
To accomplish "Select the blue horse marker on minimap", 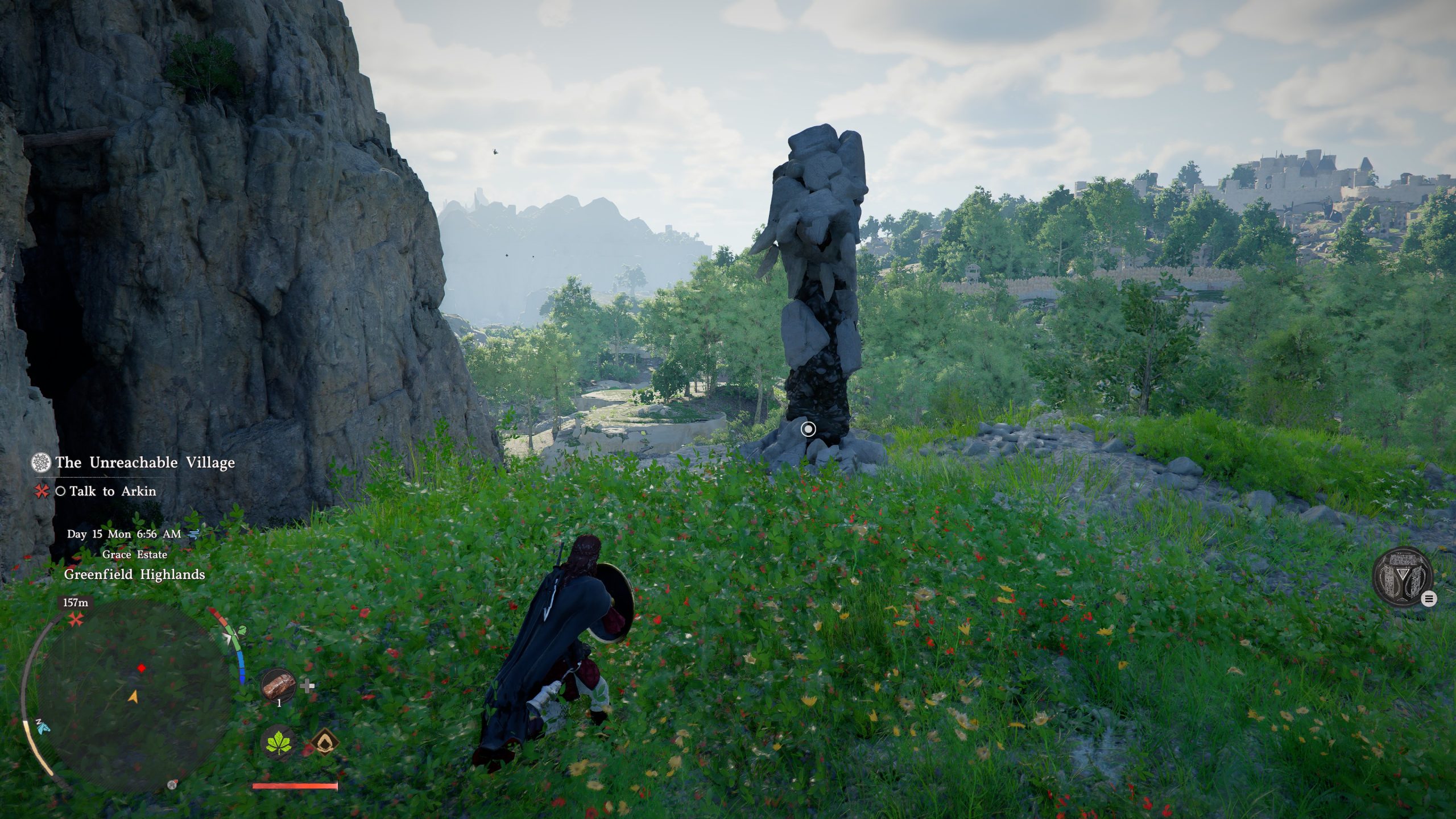I will coord(42,726).
